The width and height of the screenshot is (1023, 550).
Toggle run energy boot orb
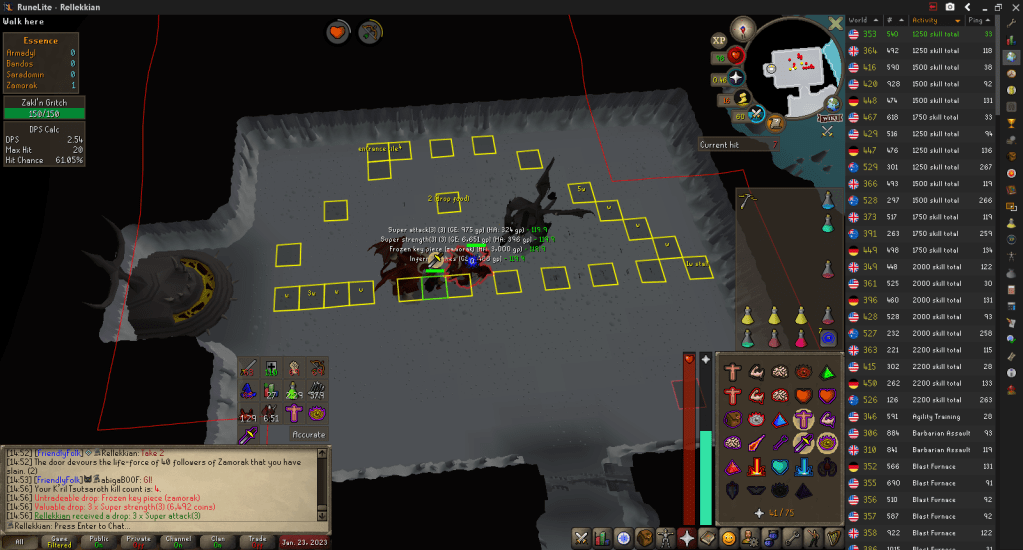tap(745, 98)
